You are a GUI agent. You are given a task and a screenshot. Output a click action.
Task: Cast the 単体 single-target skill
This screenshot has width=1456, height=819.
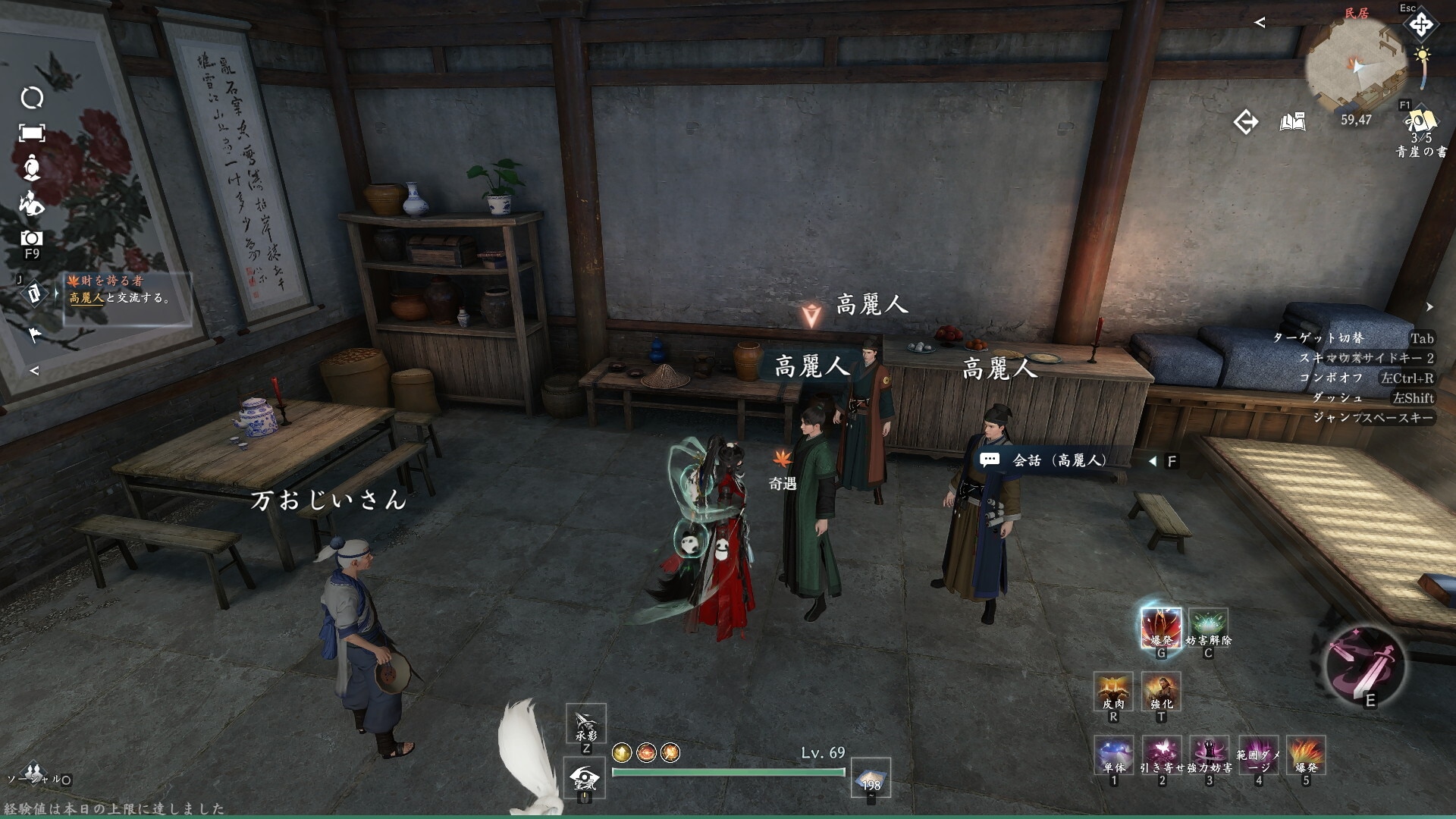(x=1113, y=755)
